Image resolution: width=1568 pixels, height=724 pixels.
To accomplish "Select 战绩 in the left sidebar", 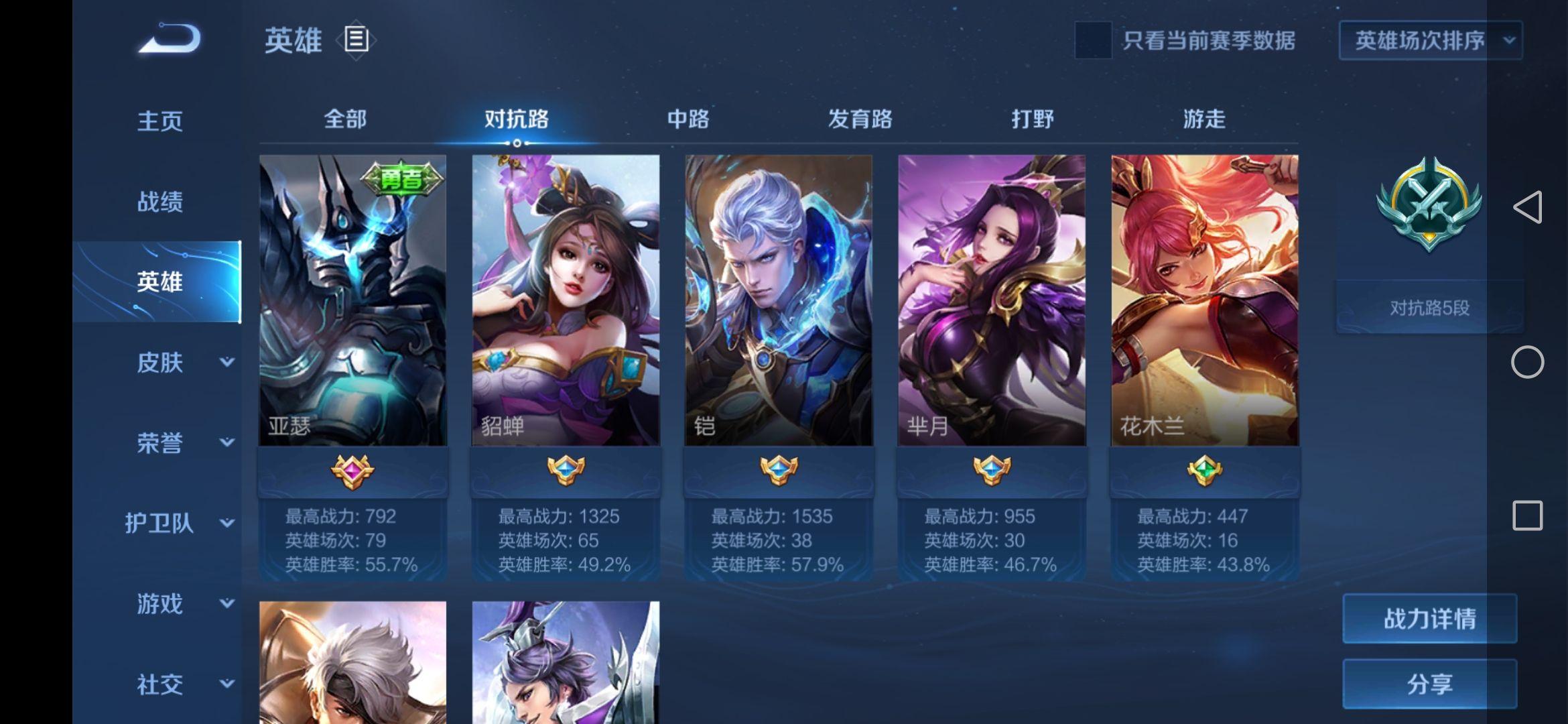I will click(x=160, y=202).
